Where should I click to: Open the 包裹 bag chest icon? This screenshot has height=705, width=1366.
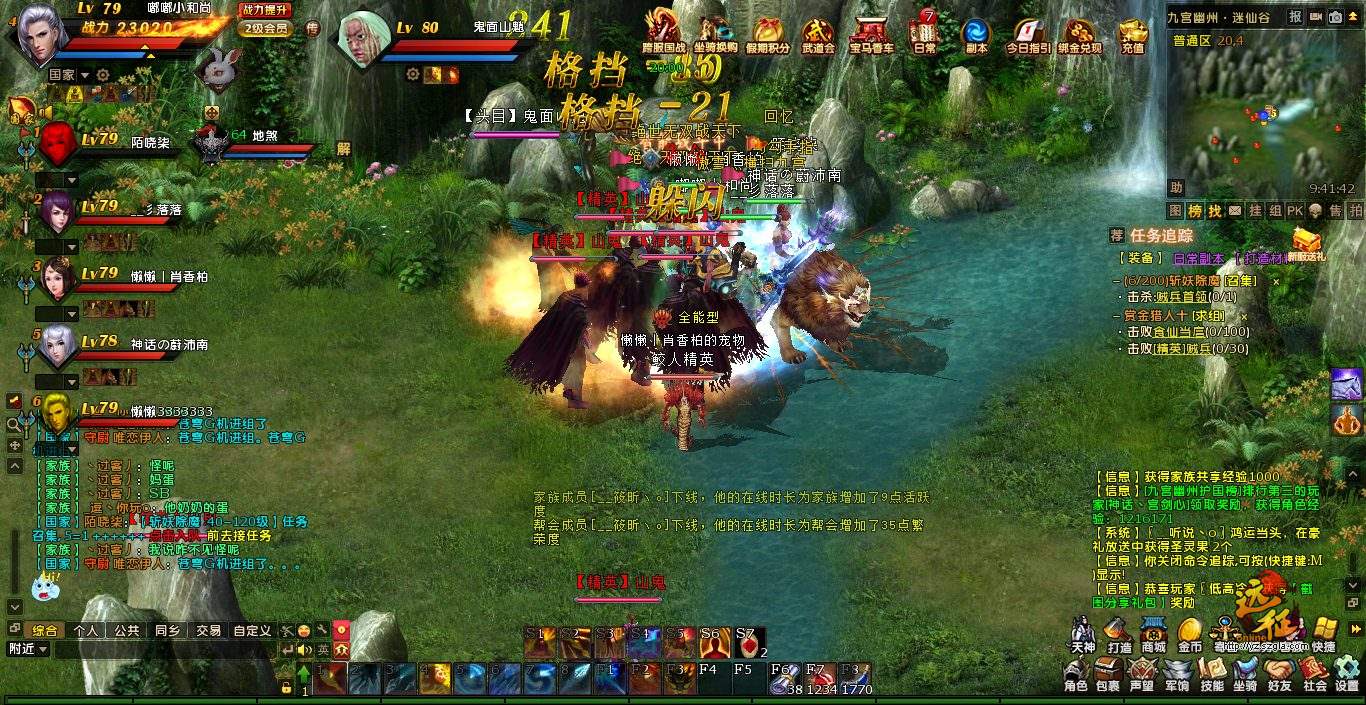[x=1107, y=673]
